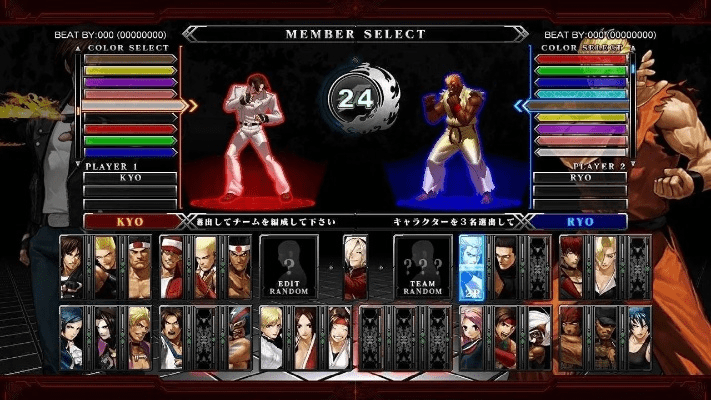Select the highlighted blue Player 2 portrait

(472, 266)
